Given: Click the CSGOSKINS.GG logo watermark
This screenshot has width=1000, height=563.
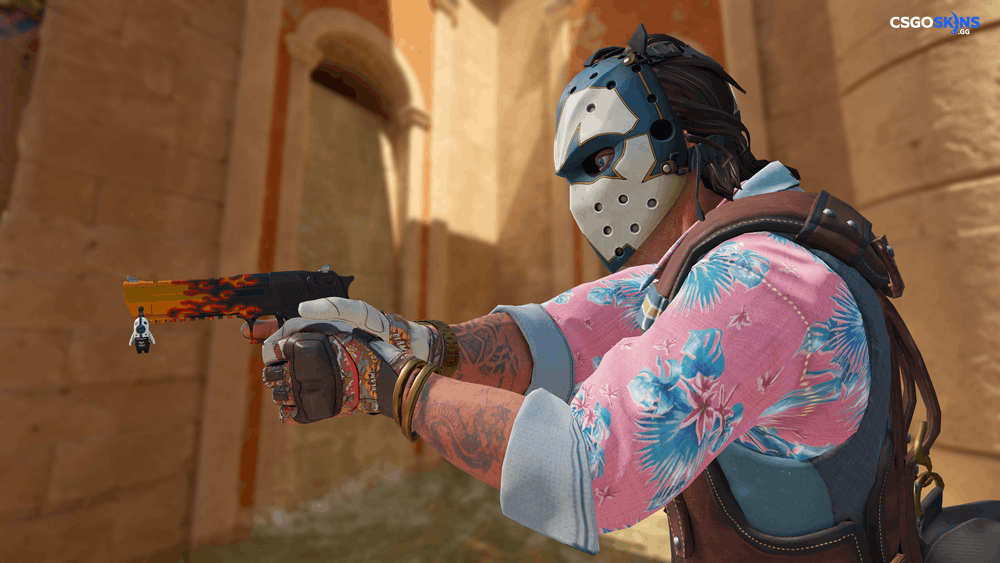Looking at the screenshot, I should [934, 24].
